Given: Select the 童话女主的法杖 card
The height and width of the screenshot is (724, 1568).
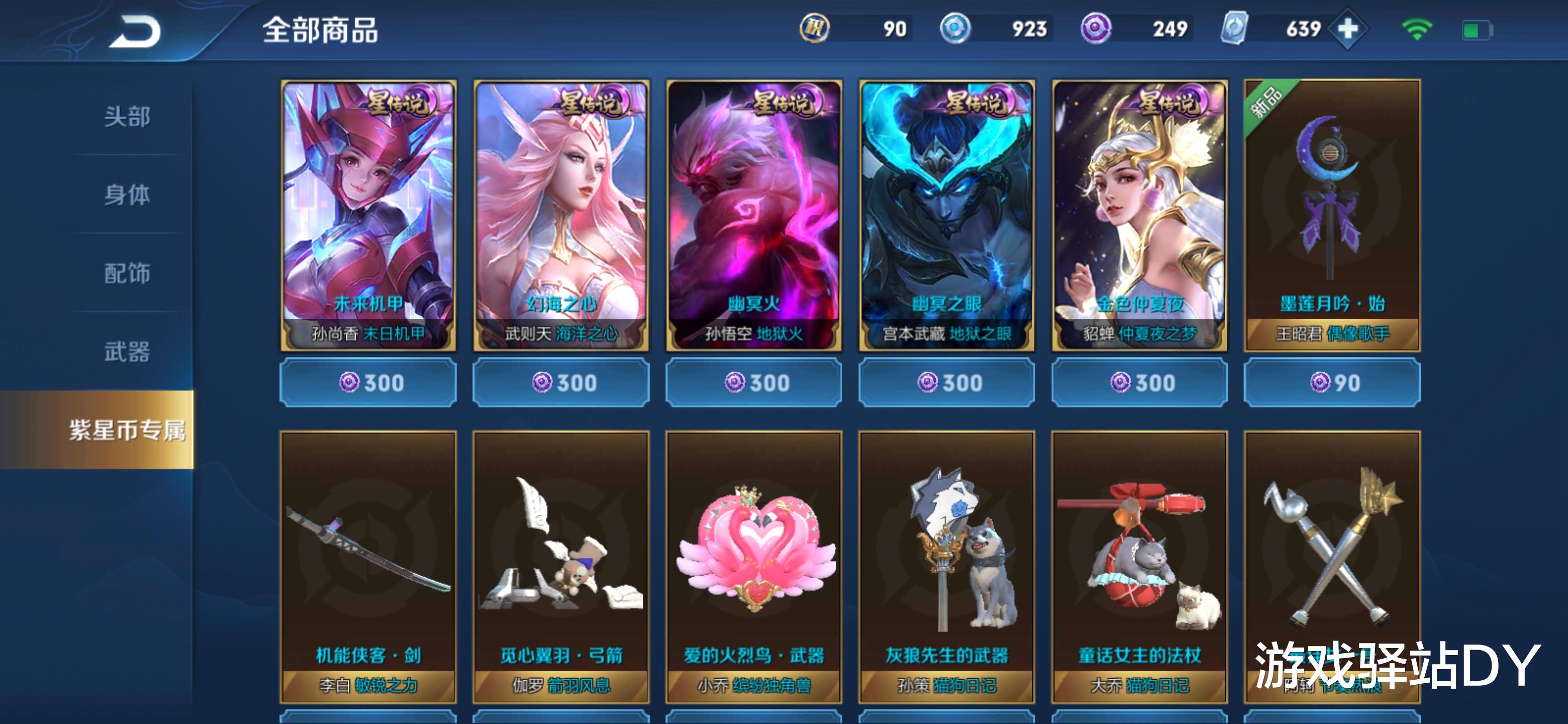Looking at the screenshot, I should pos(1139,566).
